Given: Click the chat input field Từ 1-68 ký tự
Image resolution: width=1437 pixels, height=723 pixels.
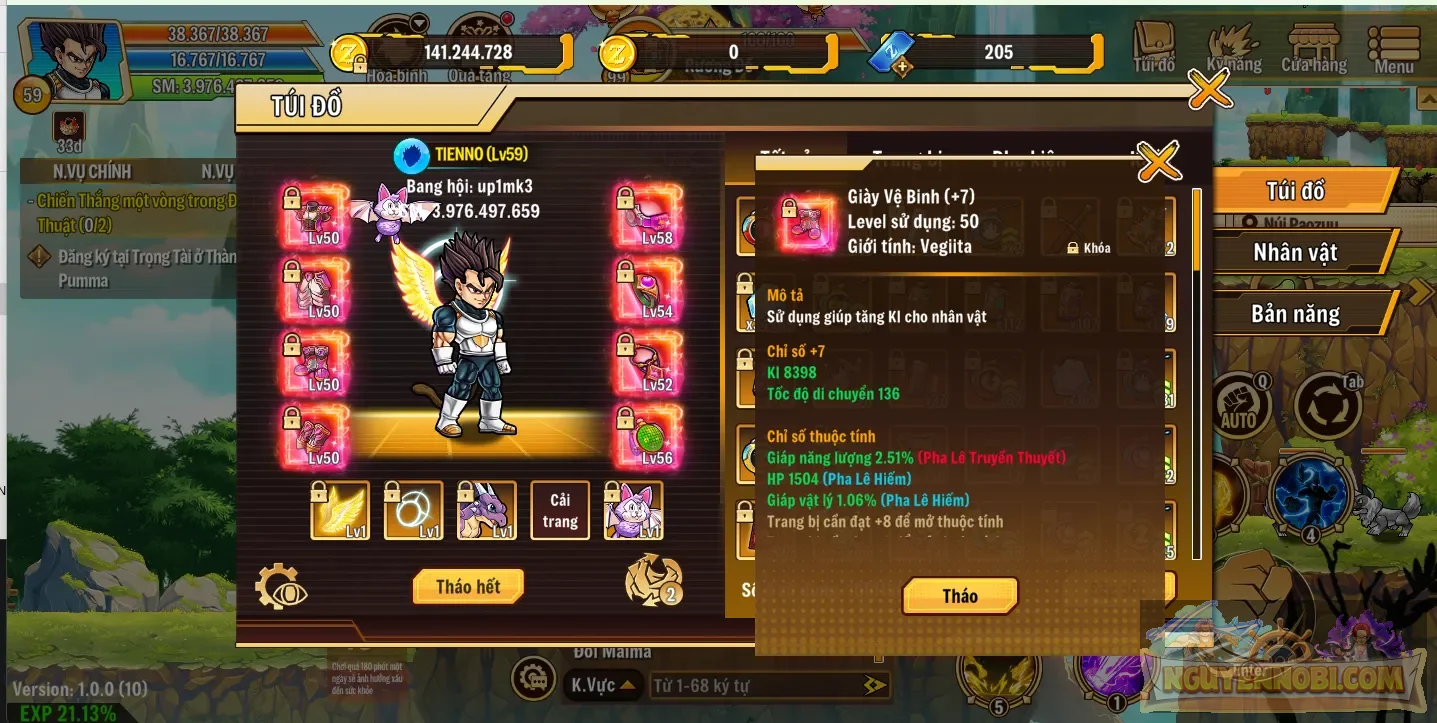Looking at the screenshot, I should (x=765, y=686).
